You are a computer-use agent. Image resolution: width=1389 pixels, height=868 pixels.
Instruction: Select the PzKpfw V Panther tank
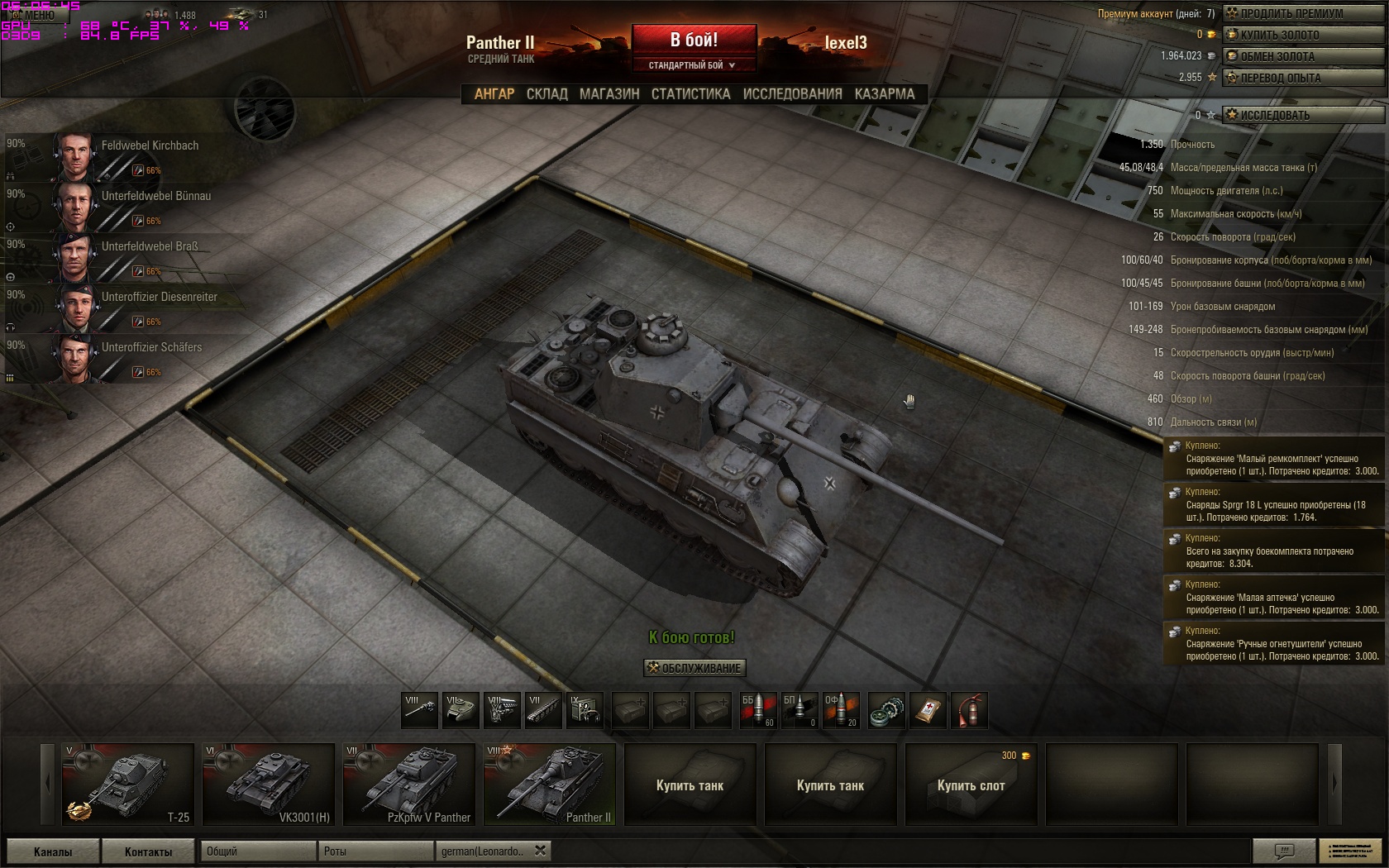(x=408, y=784)
